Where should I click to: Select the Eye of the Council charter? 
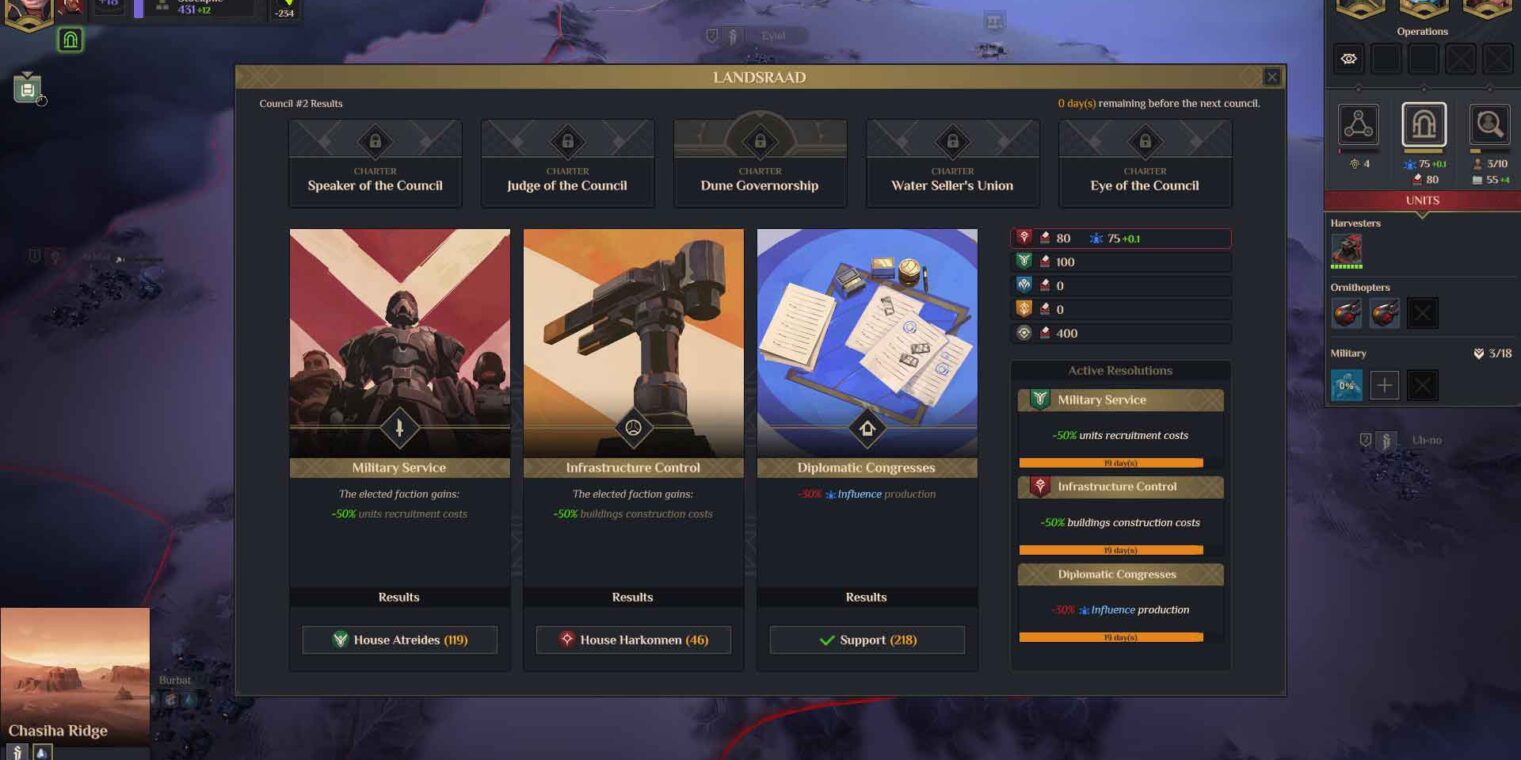[1144, 163]
